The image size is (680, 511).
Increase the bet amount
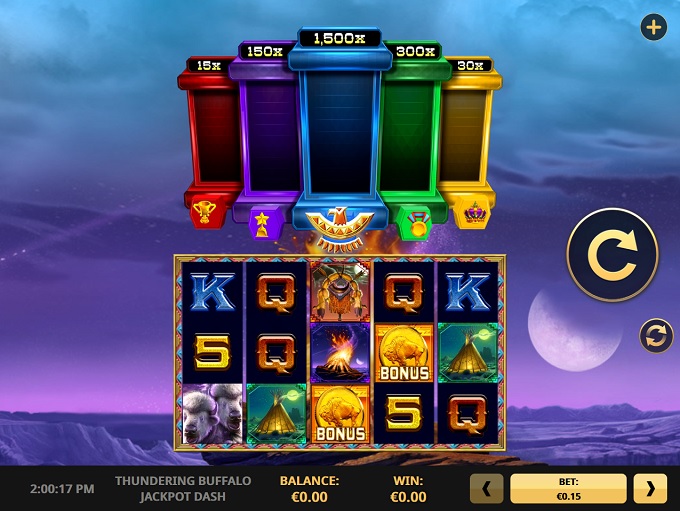(x=650, y=488)
